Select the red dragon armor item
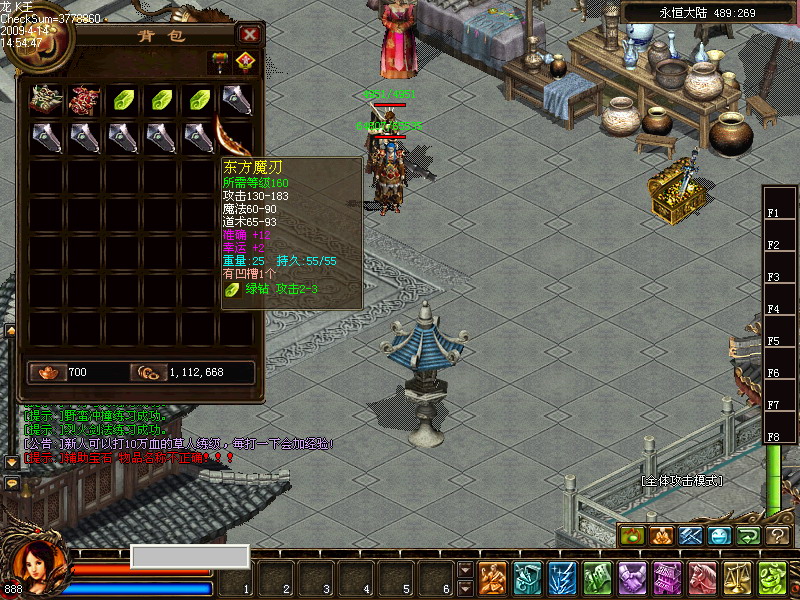This screenshot has width=800, height=600. [x=85, y=98]
